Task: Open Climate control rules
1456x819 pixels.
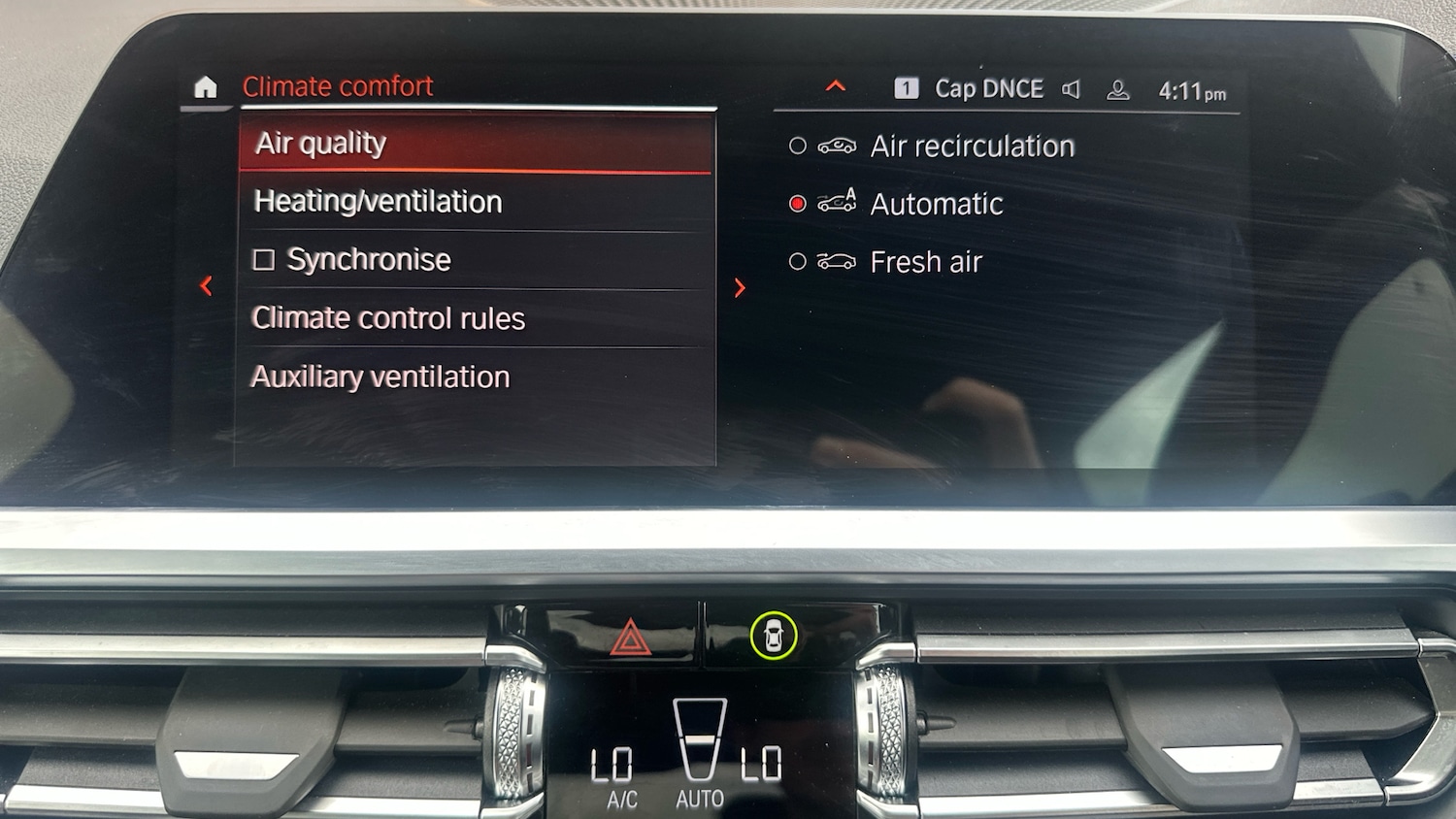Action: click(x=388, y=317)
